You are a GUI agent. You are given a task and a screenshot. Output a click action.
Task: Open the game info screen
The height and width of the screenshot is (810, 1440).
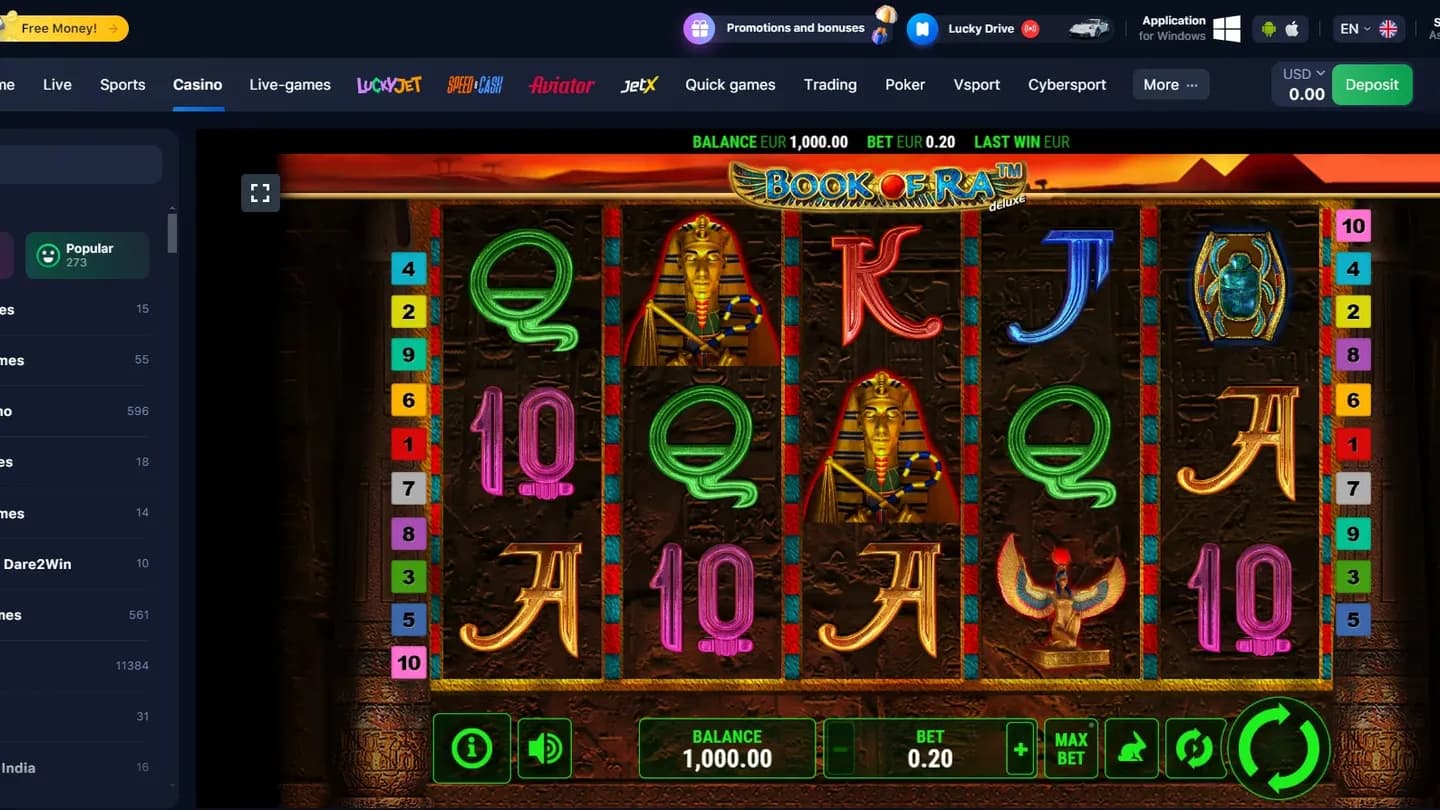471,748
